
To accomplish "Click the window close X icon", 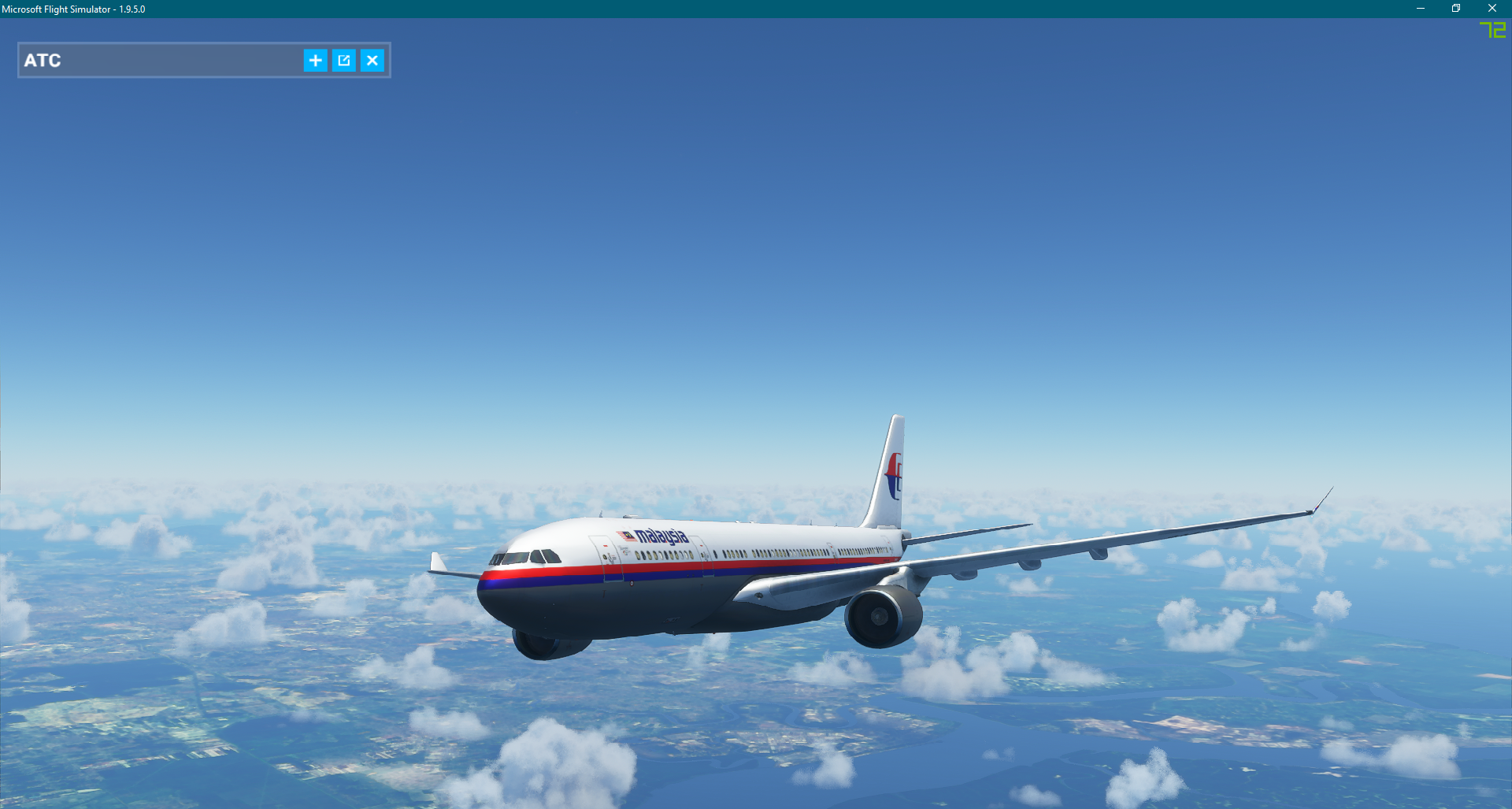I will [1492, 8].
